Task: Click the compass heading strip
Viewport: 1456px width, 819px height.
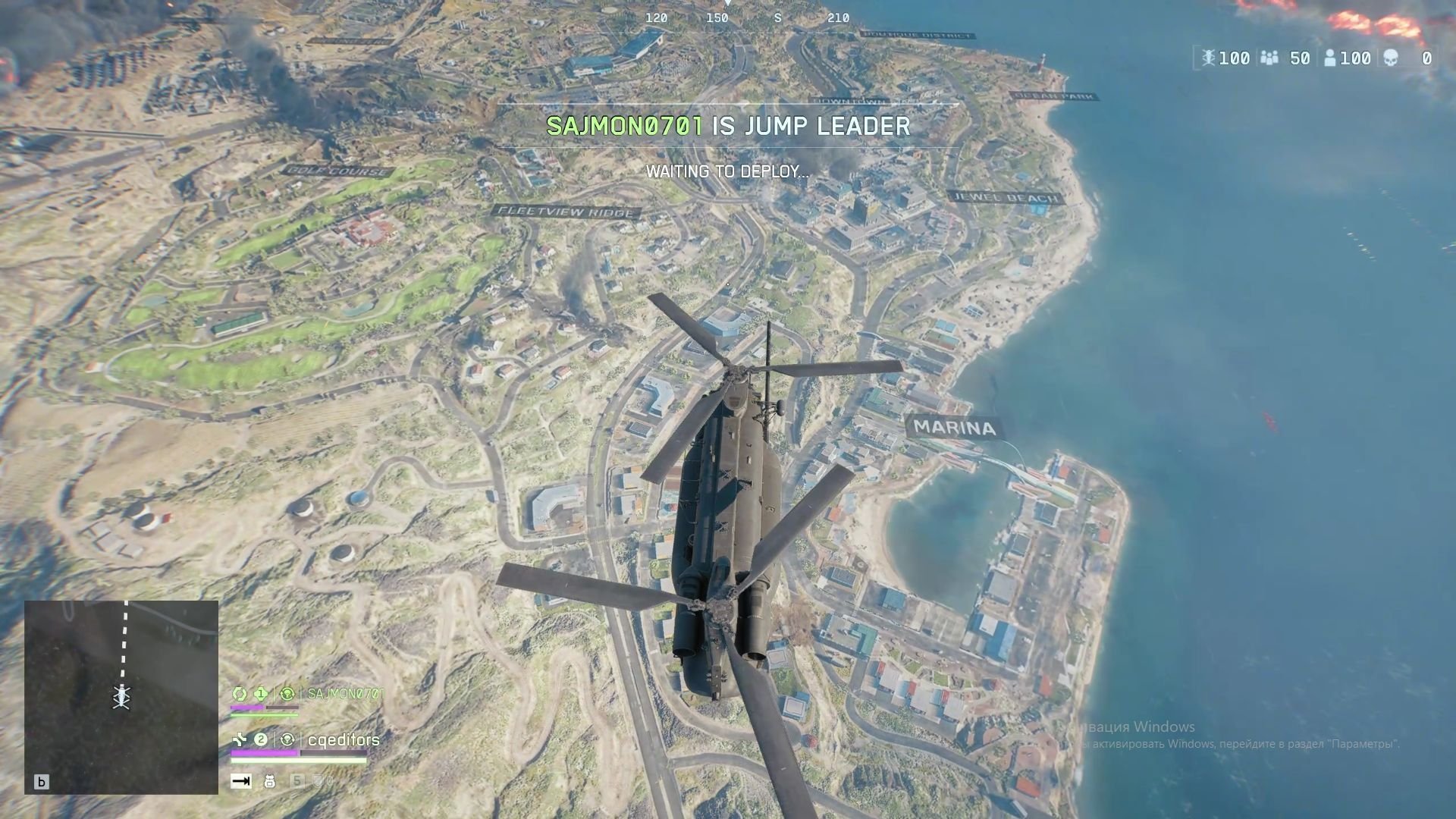Action: [747, 17]
